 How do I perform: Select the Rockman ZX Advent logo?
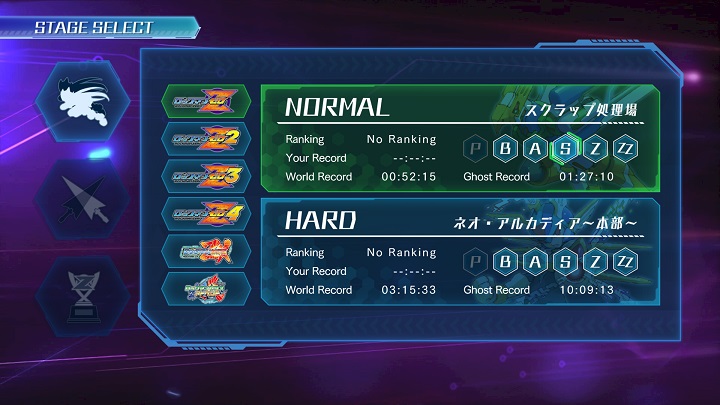206,290
